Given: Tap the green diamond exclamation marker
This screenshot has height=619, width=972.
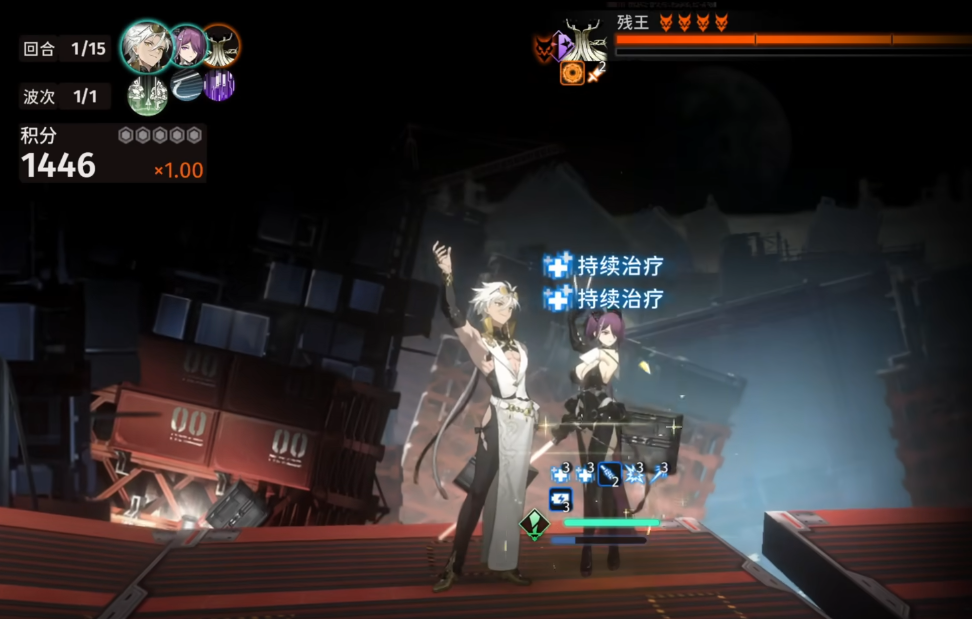Looking at the screenshot, I should [x=535, y=524].
